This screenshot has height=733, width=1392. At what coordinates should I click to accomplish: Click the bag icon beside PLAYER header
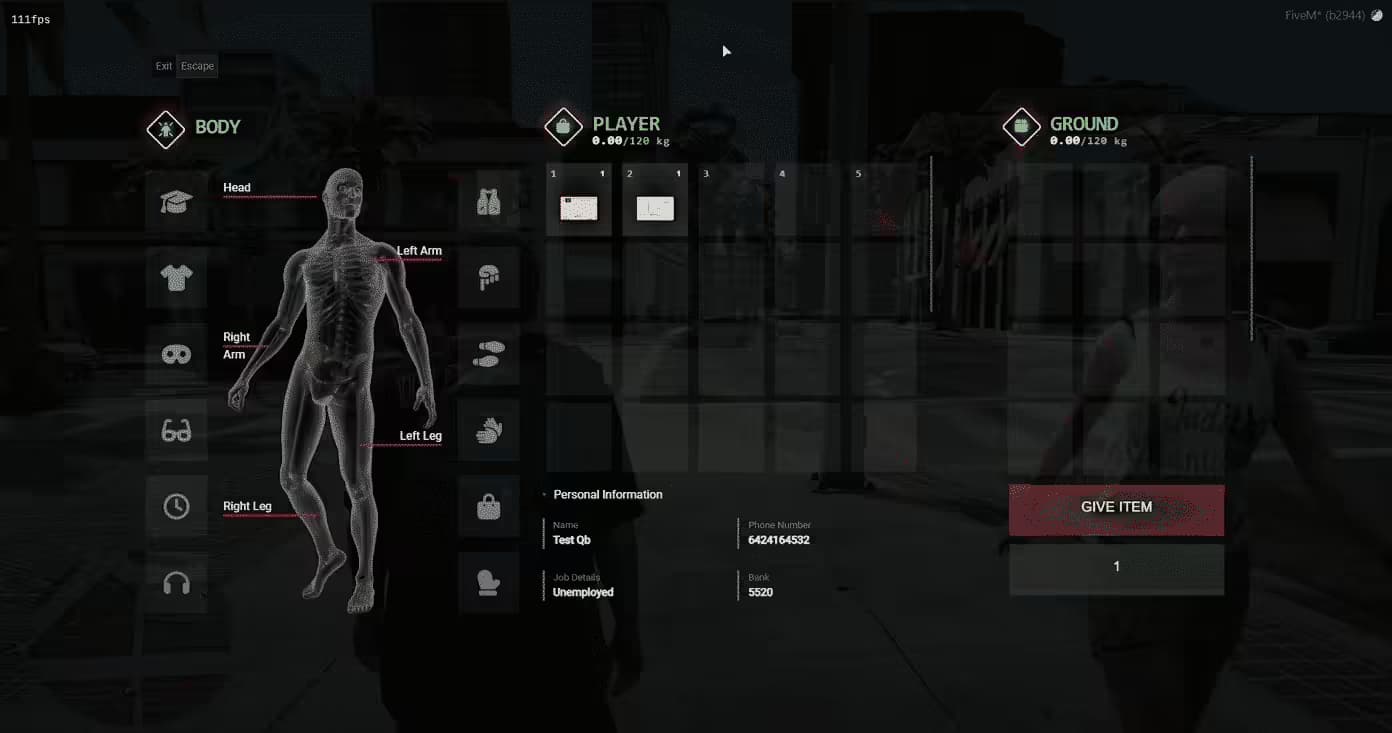pos(563,126)
